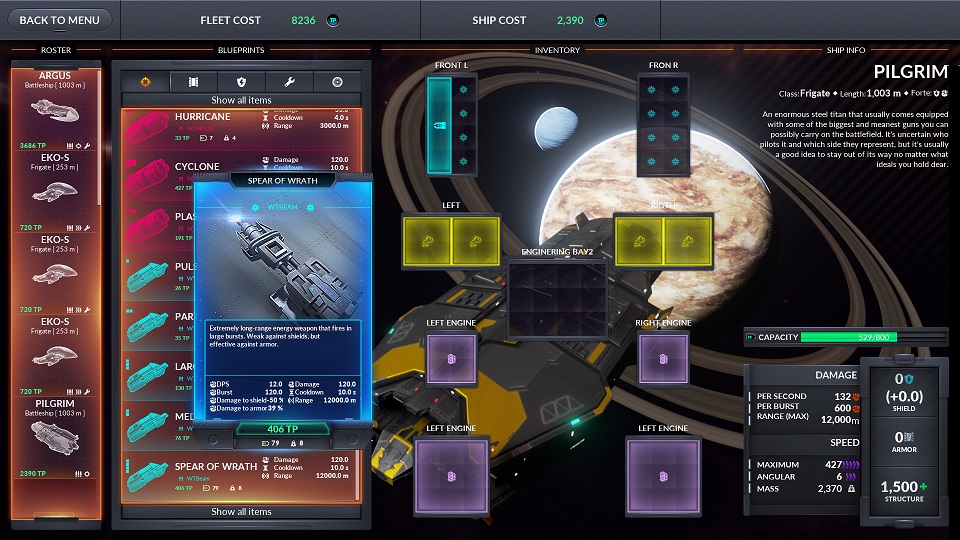Screen dimensions: 960x540
Task: Select the Front L weapon slot
Action: 451,126
